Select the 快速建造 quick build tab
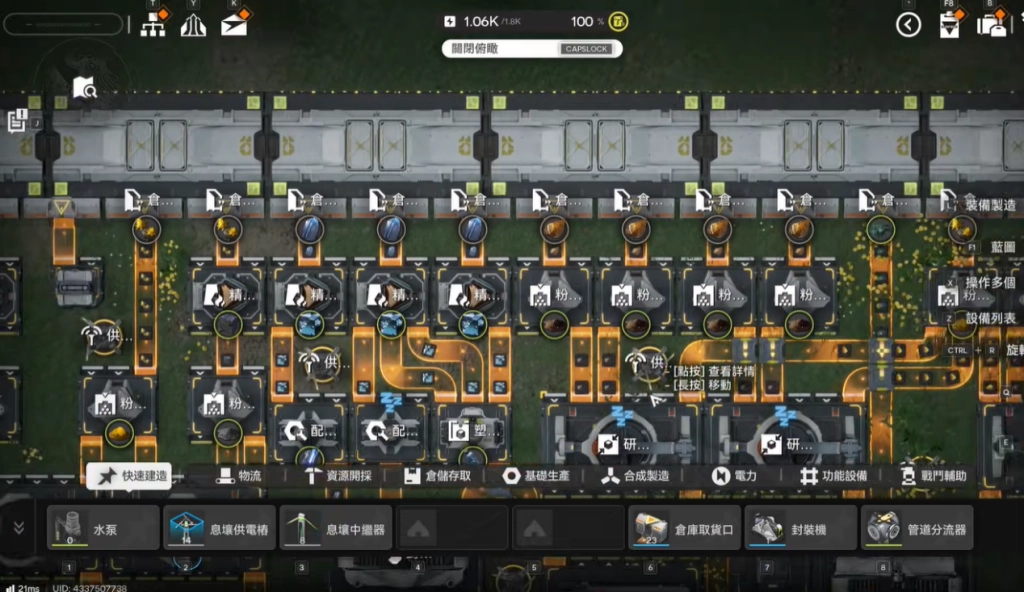 click(x=128, y=476)
